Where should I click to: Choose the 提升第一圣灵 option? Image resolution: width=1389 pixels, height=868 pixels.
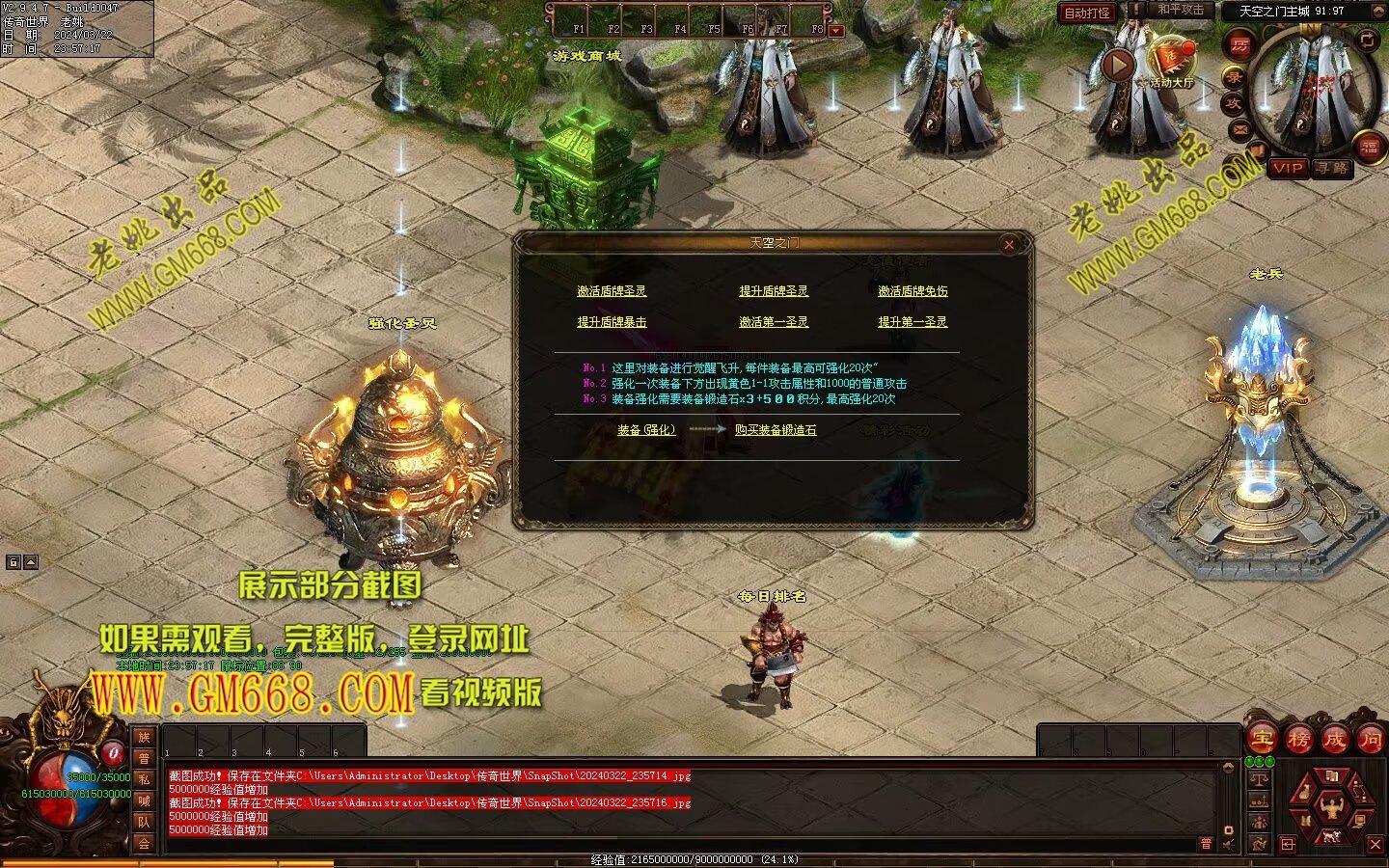coord(912,322)
